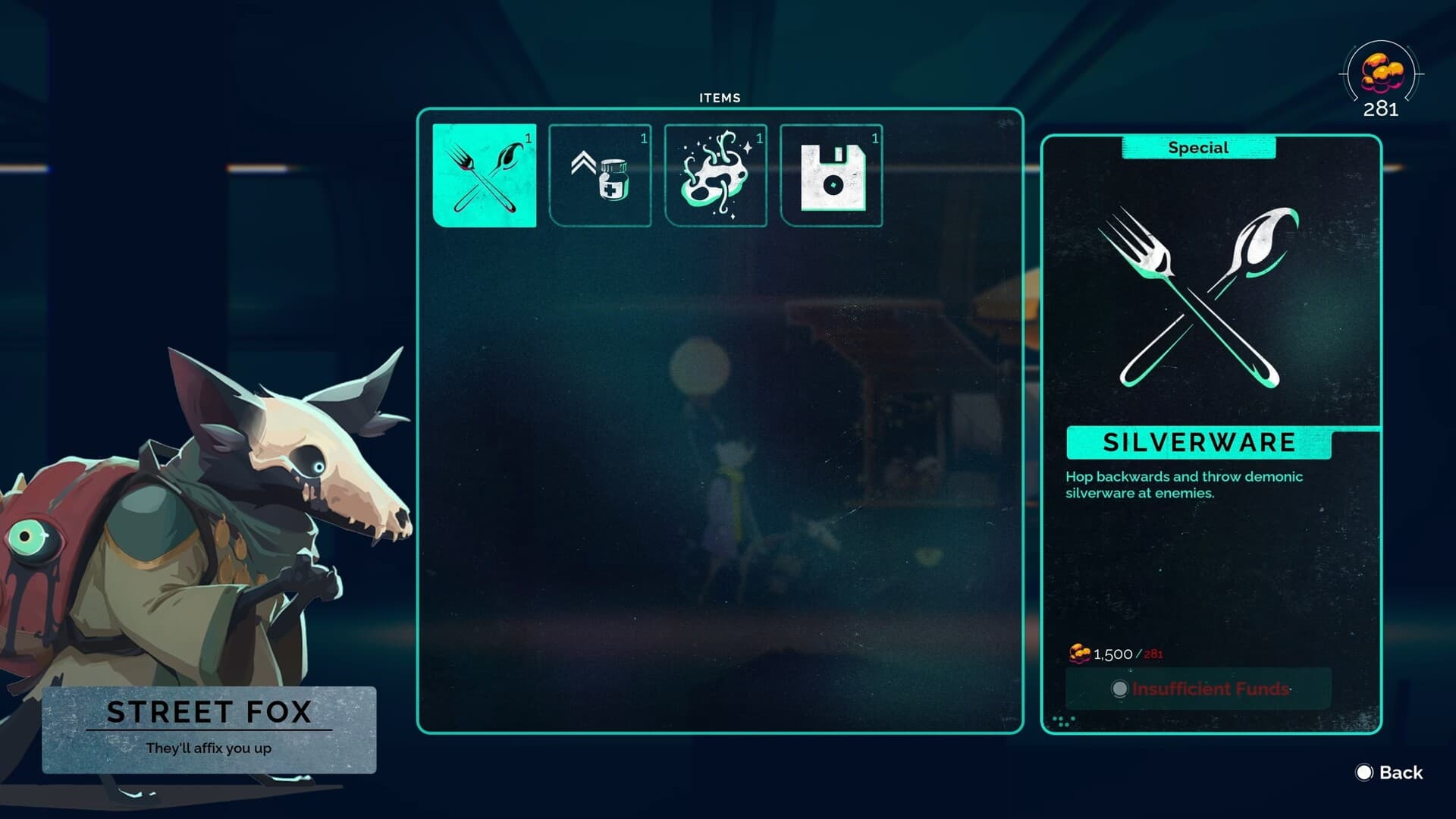
Task: Click the quantity badge on the Silverware slot
Action: point(527,139)
